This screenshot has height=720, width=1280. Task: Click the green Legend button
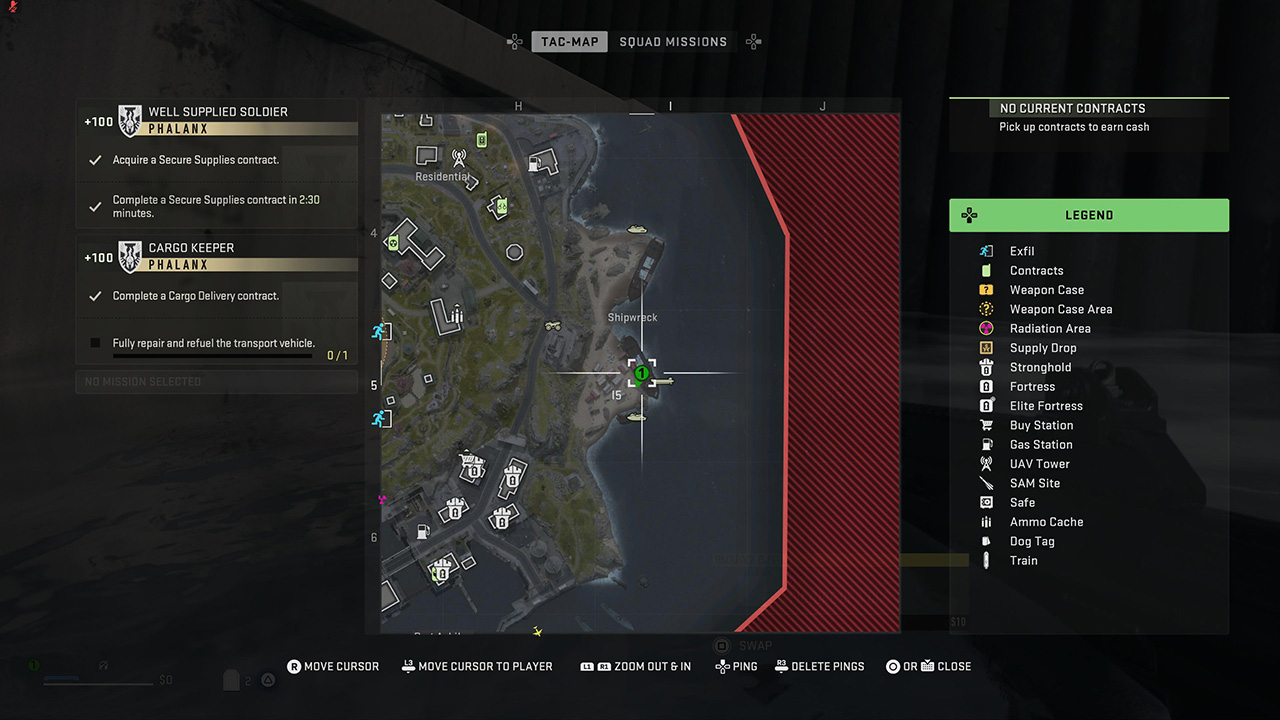coord(1089,214)
